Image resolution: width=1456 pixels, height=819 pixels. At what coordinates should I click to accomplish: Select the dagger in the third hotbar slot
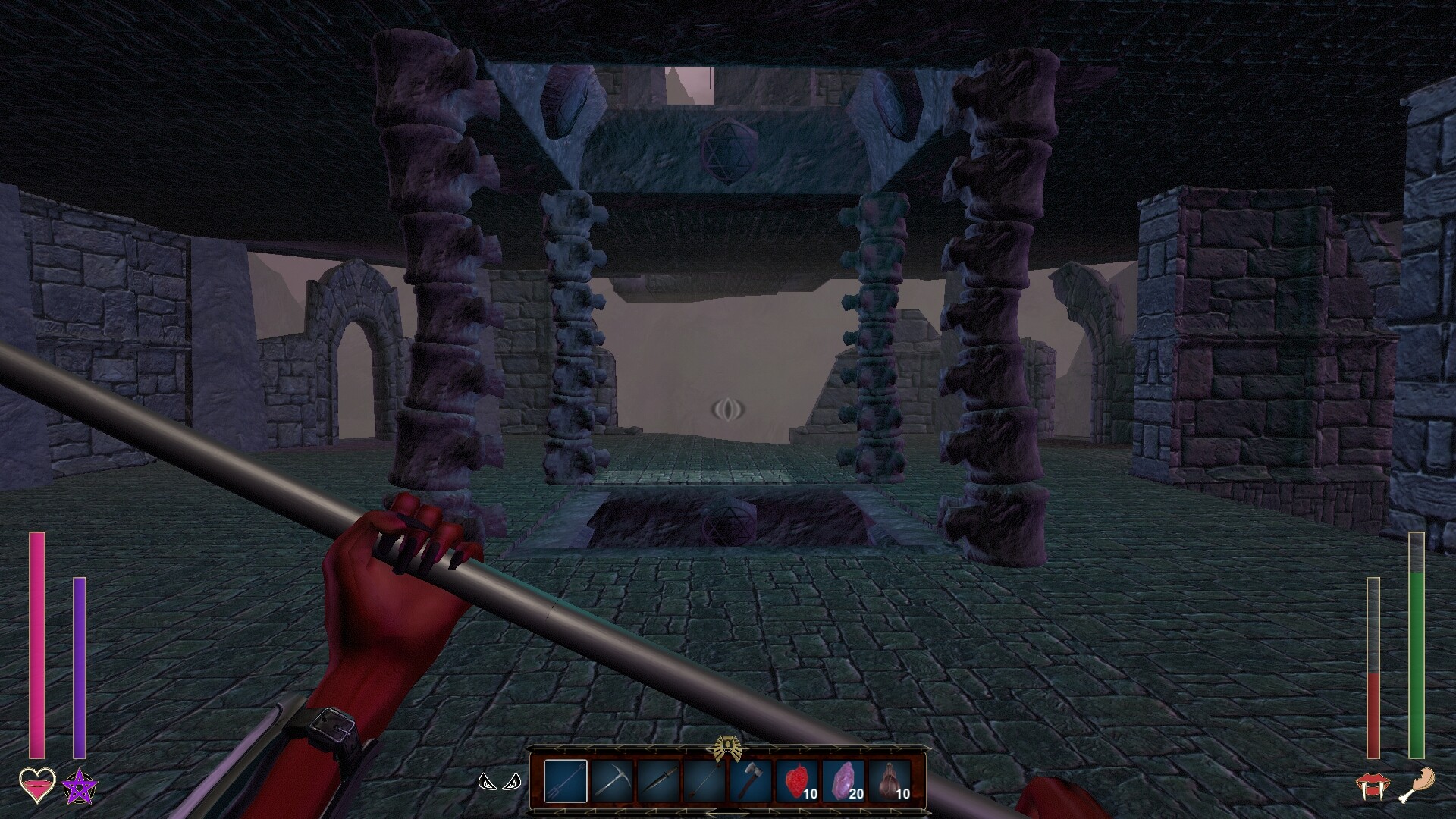659,782
